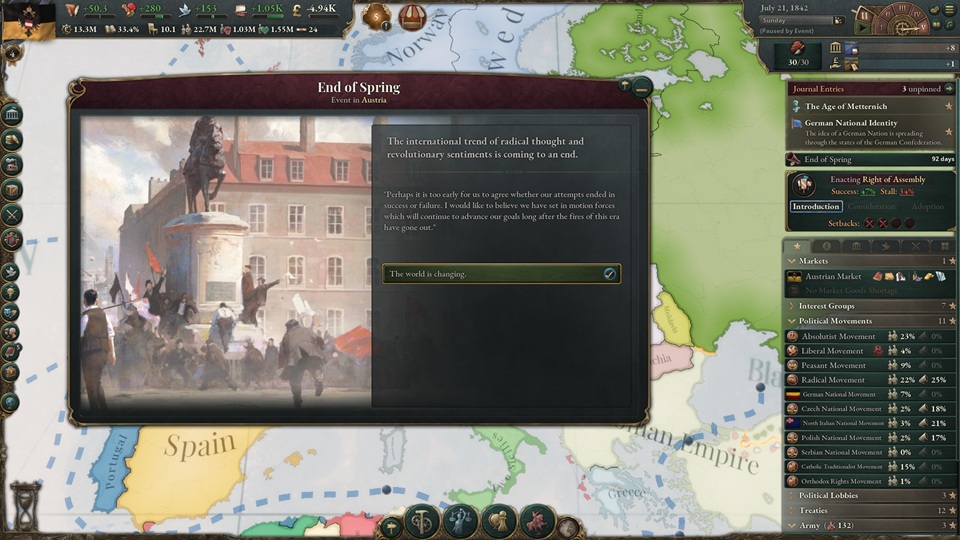Switch to the crossed swords outliner tab
Image resolution: width=960 pixels, height=540 pixels.
[x=915, y=246]
